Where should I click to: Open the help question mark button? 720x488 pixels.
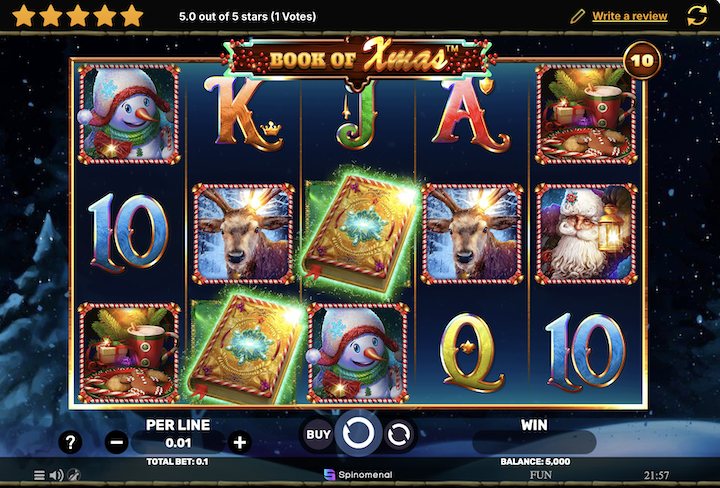click(70, 441)
